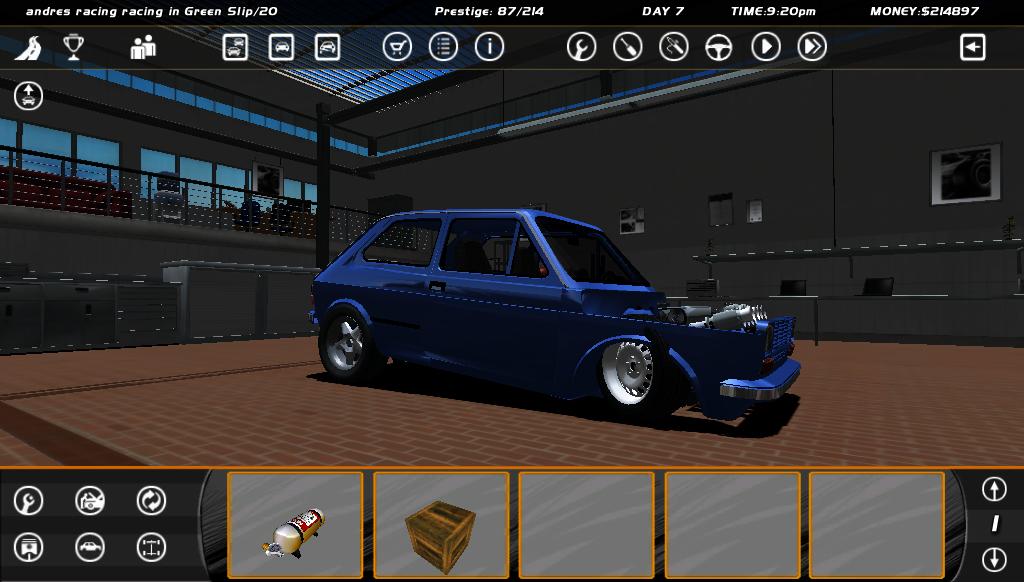Open the road track icon
This screenshot has width=1024, height=582.
tap(27, 47)
